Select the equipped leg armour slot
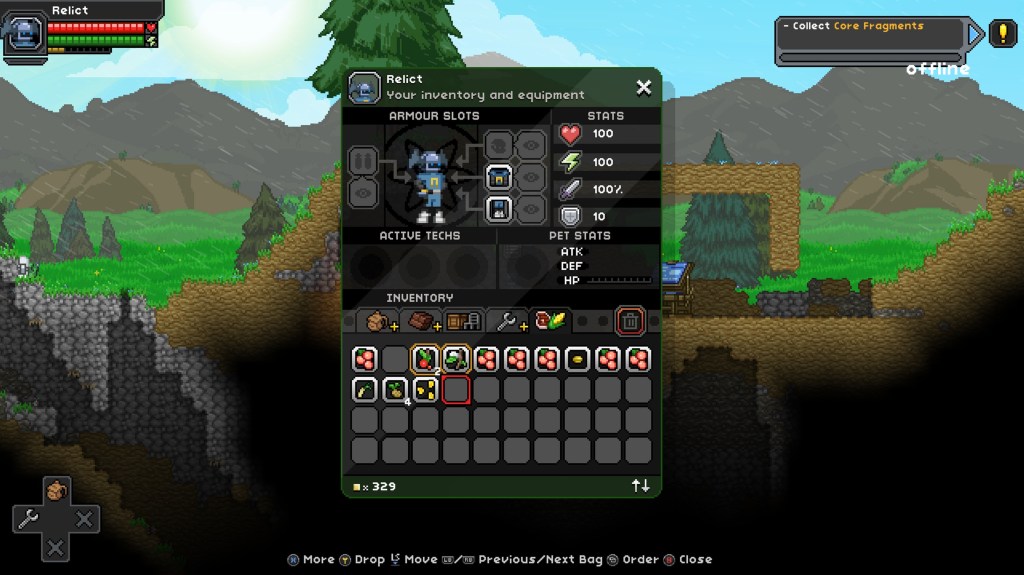 [499, 209]
